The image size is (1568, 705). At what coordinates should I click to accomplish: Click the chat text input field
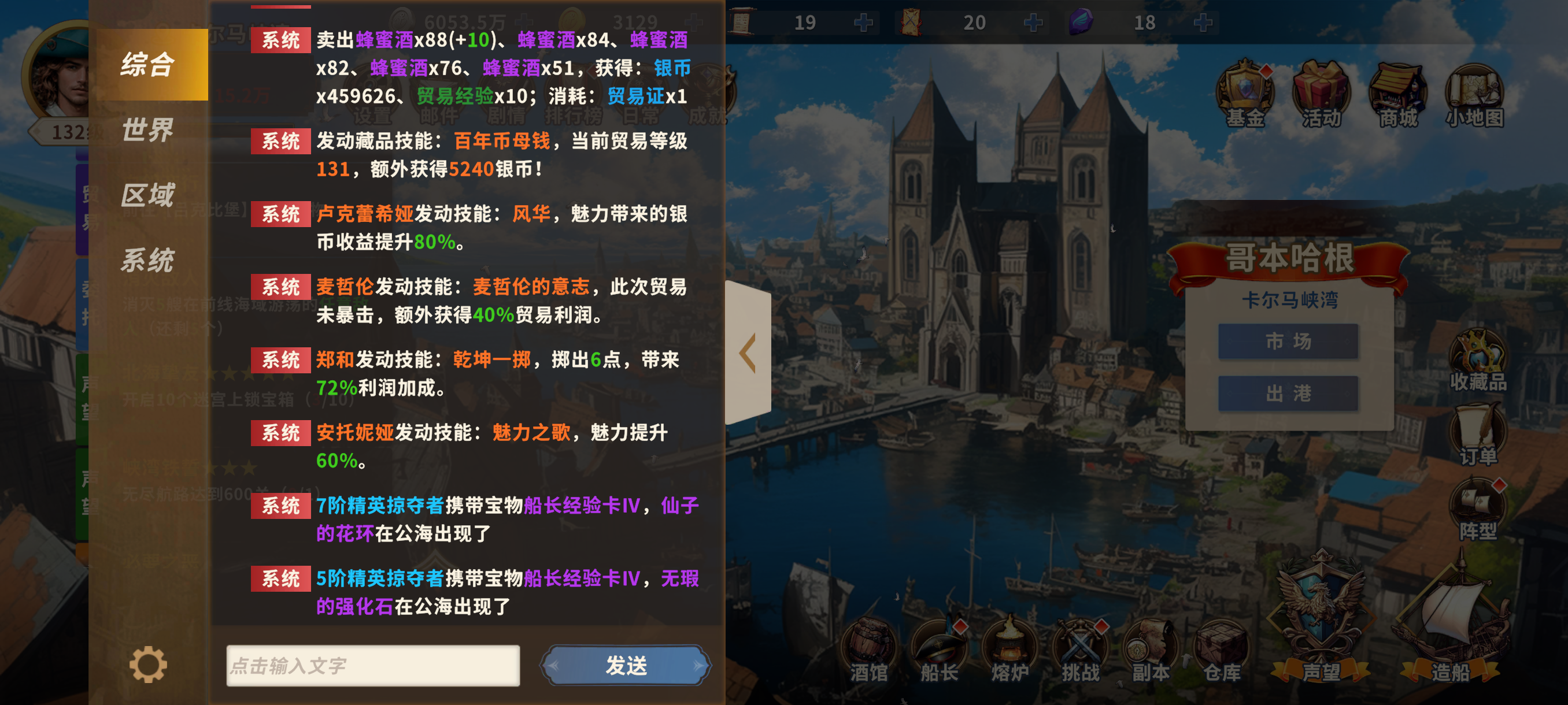coord(374,665)
